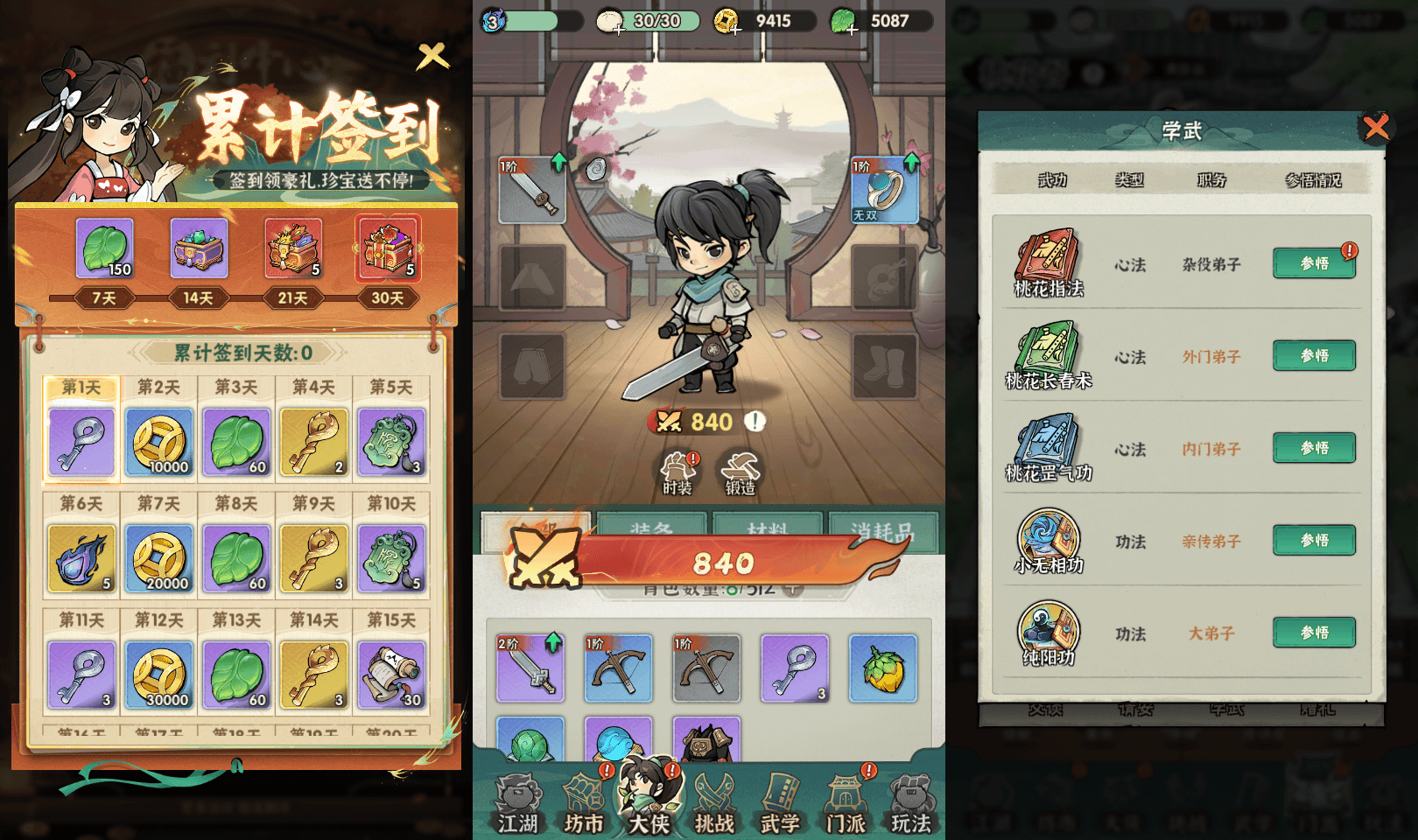
Task: Switch to 武学 martial arts screen
Action: 780,803
